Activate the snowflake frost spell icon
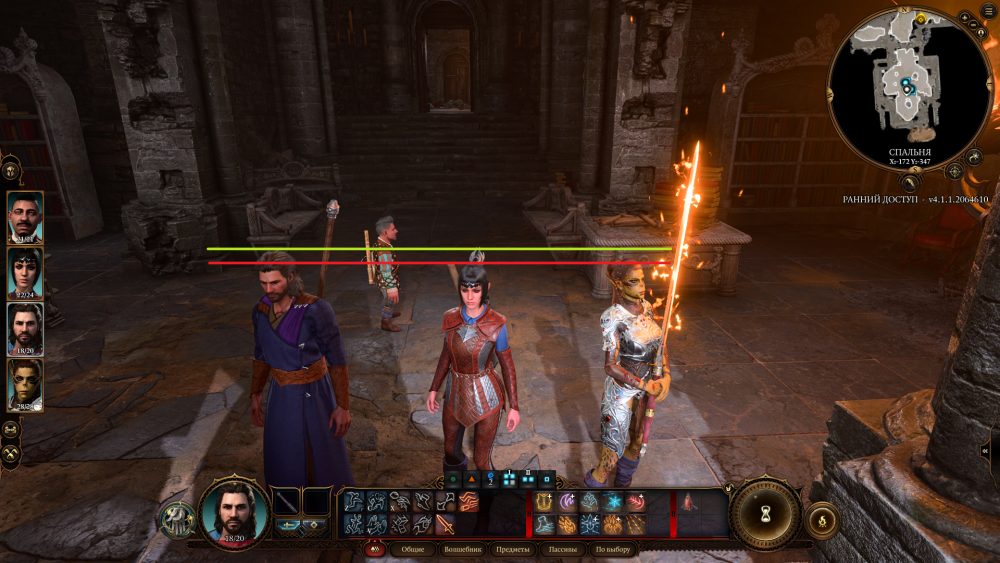 click(612, 502)
